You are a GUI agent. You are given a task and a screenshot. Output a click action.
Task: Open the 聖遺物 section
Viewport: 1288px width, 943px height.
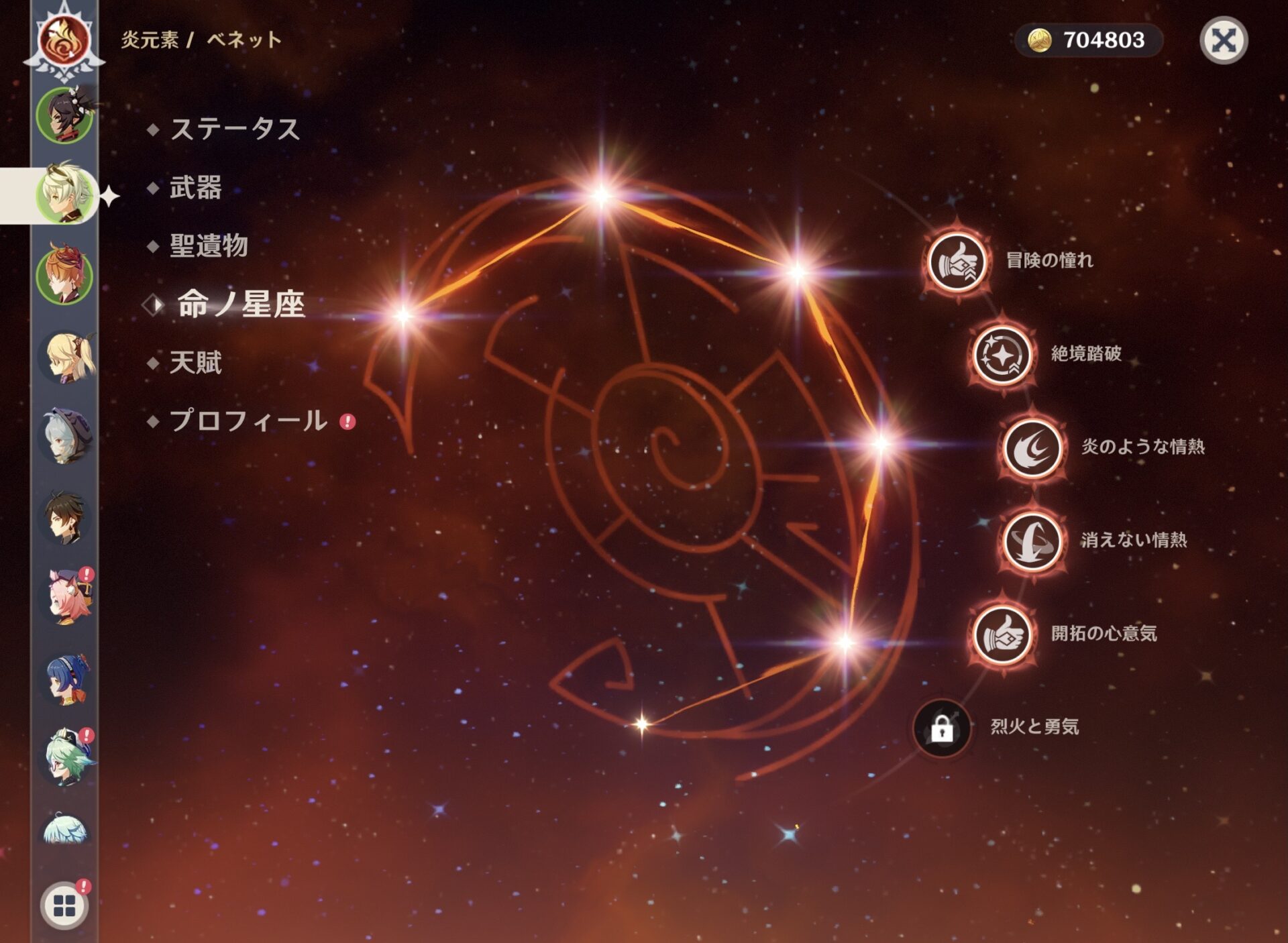coord(209,245)
